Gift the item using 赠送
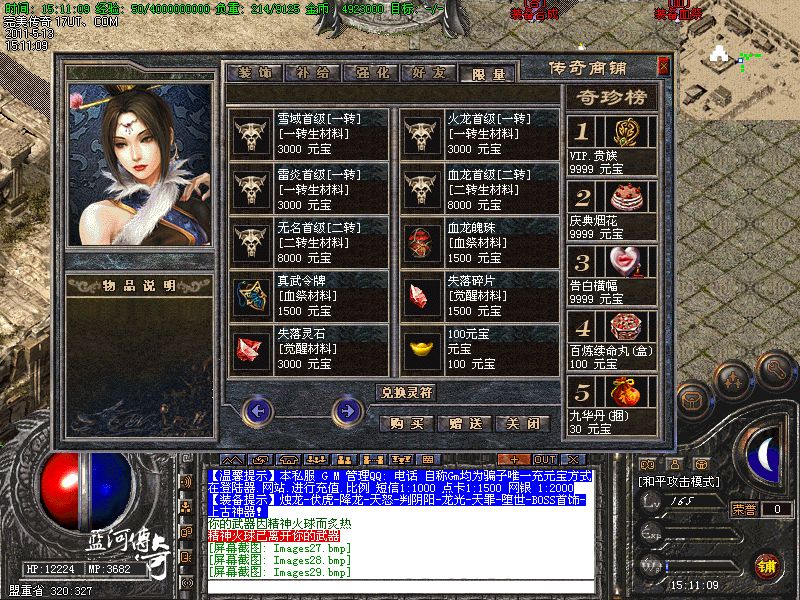Screen dimensions: 800x600 pyautogui.click(x=465, y=423)
